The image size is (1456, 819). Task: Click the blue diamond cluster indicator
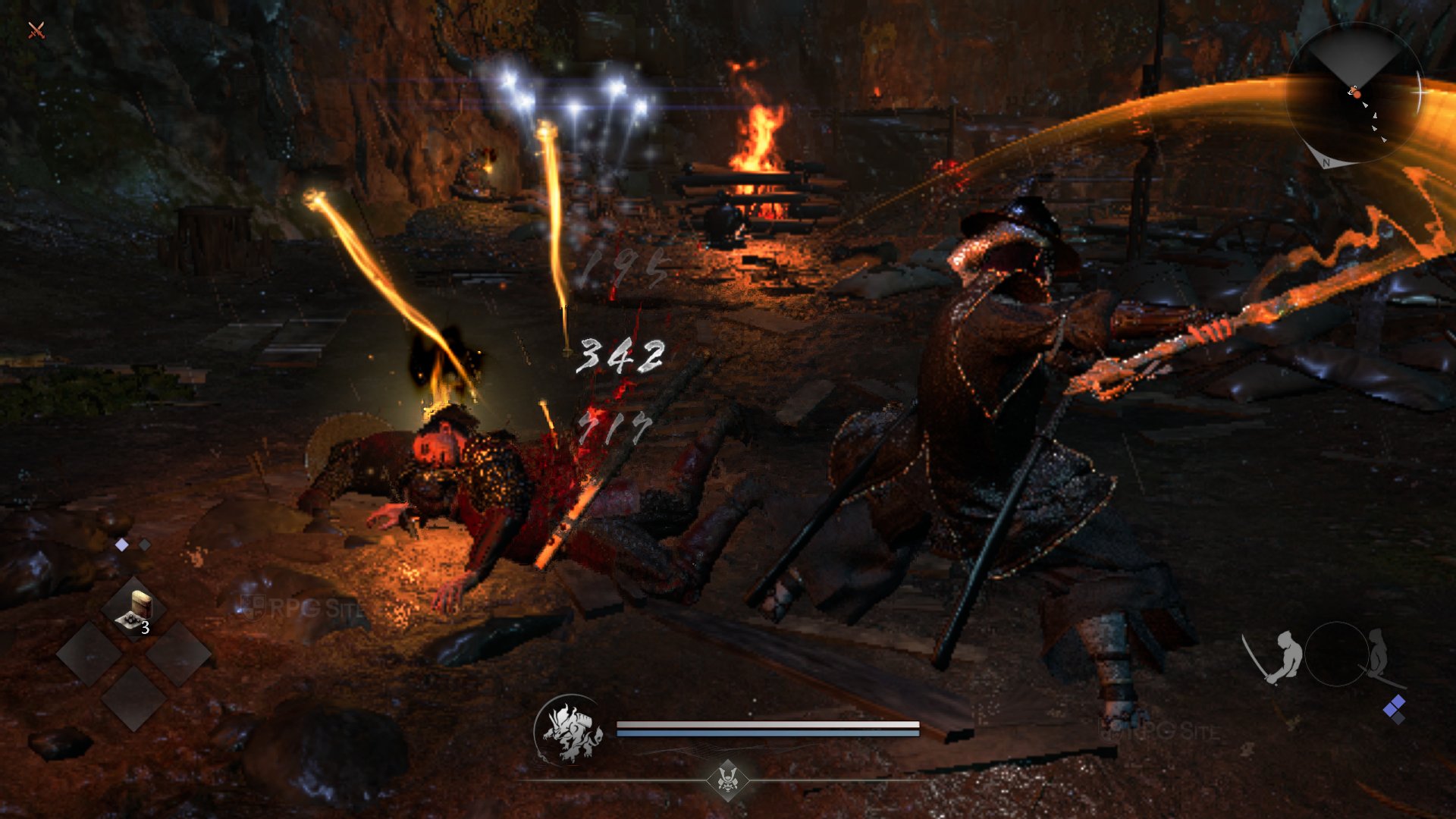coord(1395,709)
